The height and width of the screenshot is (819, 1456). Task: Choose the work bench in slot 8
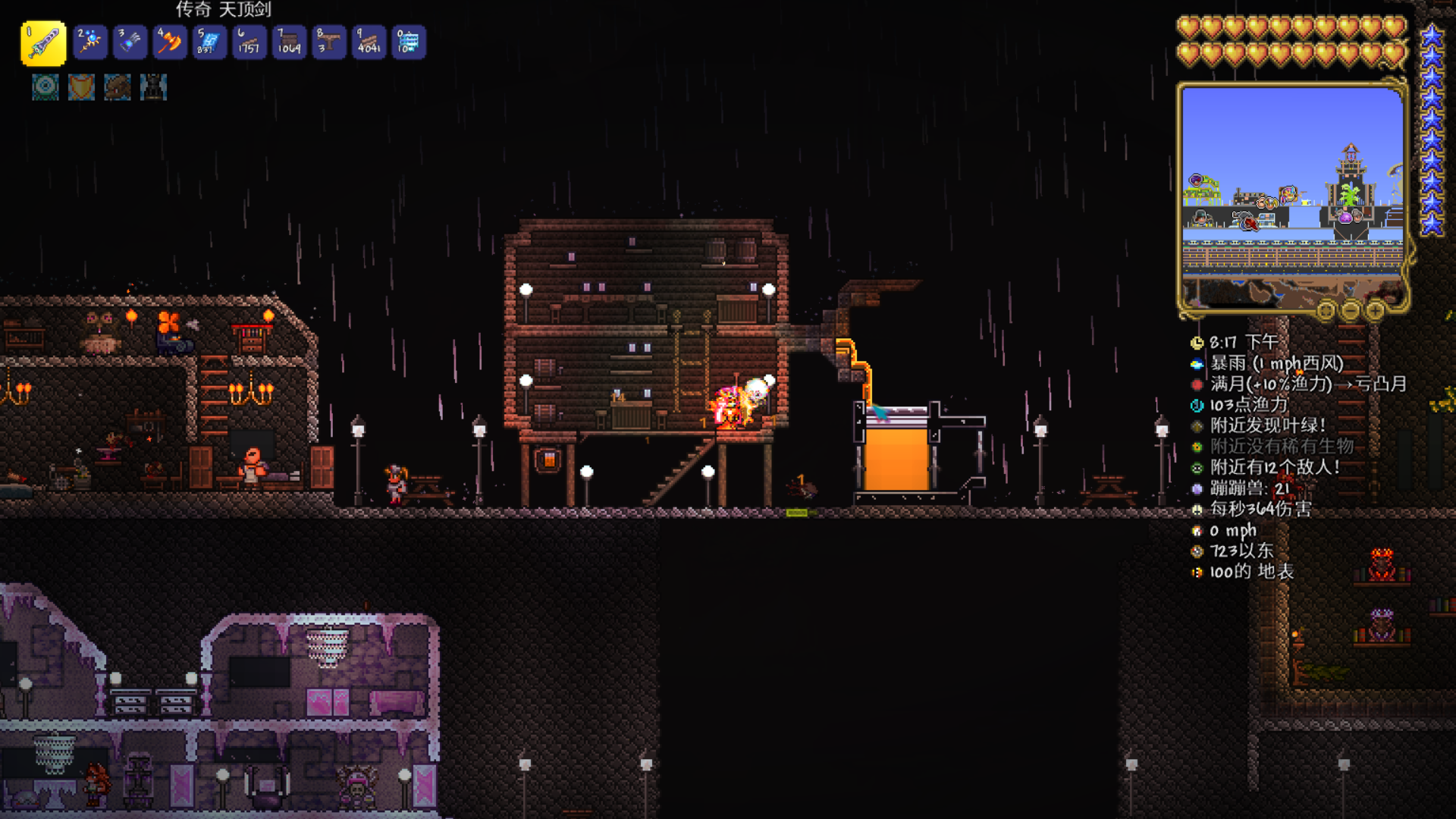pyautogui.click(x=329, y=42)
